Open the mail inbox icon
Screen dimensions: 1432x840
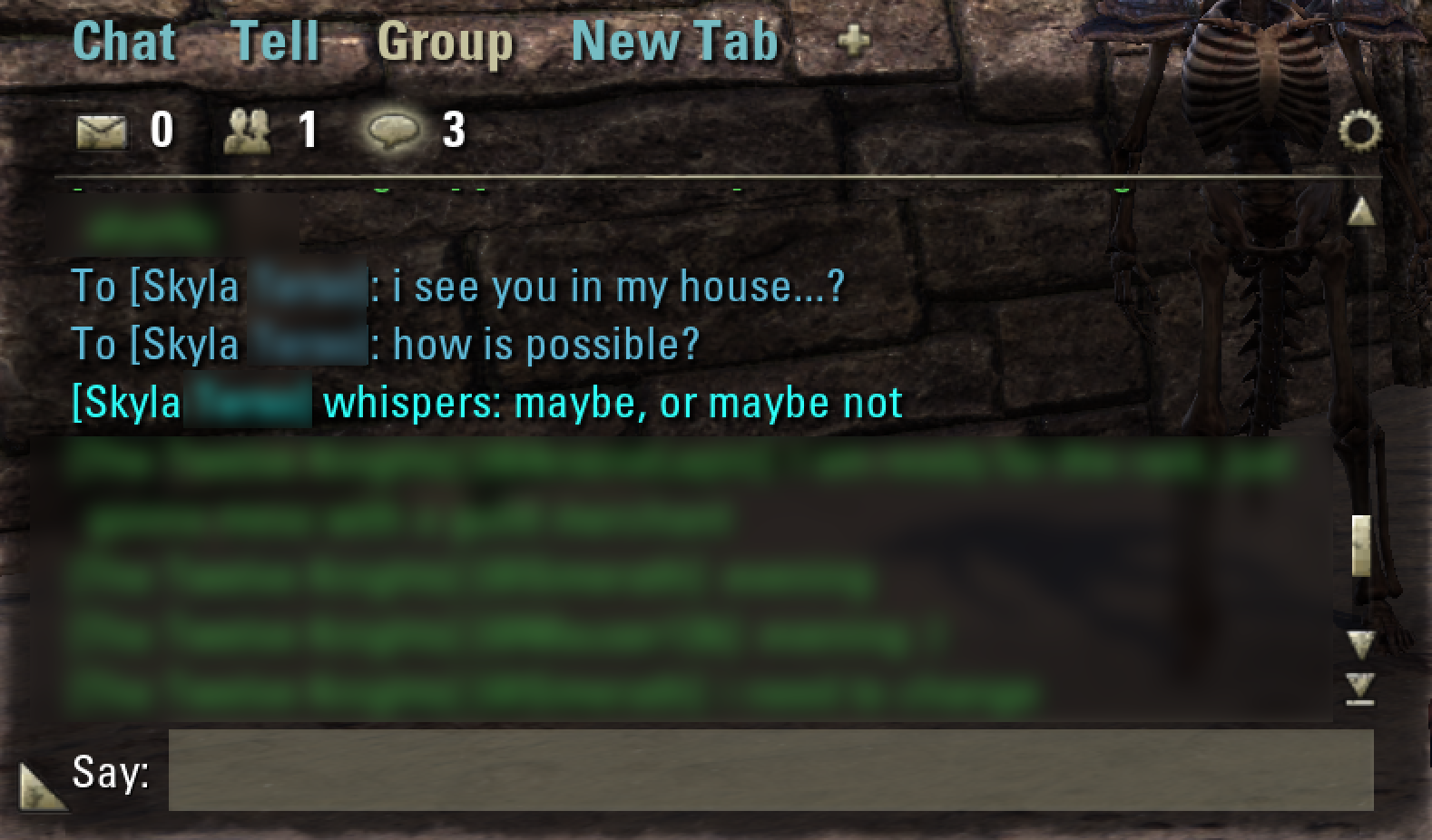tap(103, 131)
